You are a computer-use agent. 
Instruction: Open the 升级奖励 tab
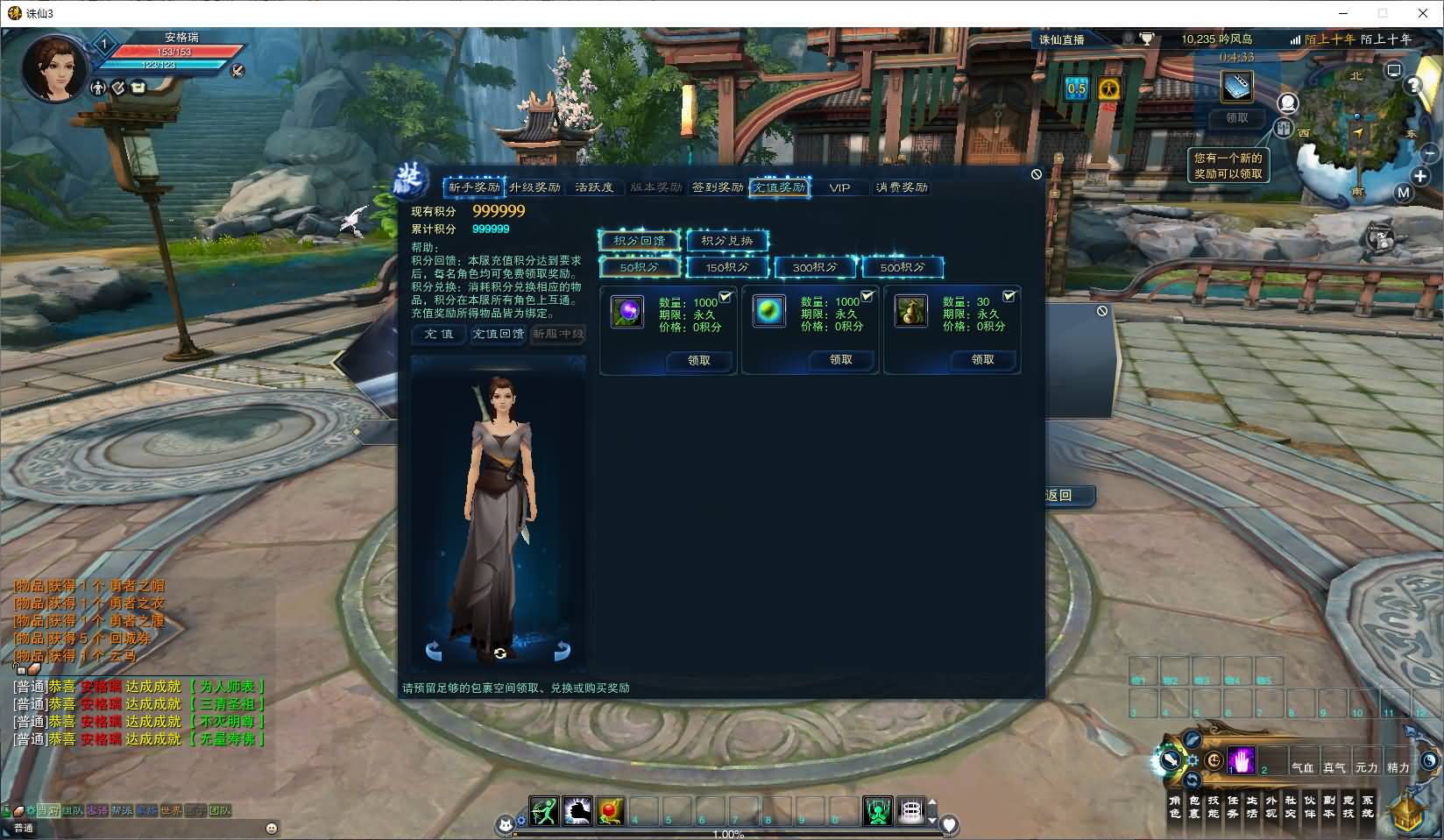click(534, 187)
